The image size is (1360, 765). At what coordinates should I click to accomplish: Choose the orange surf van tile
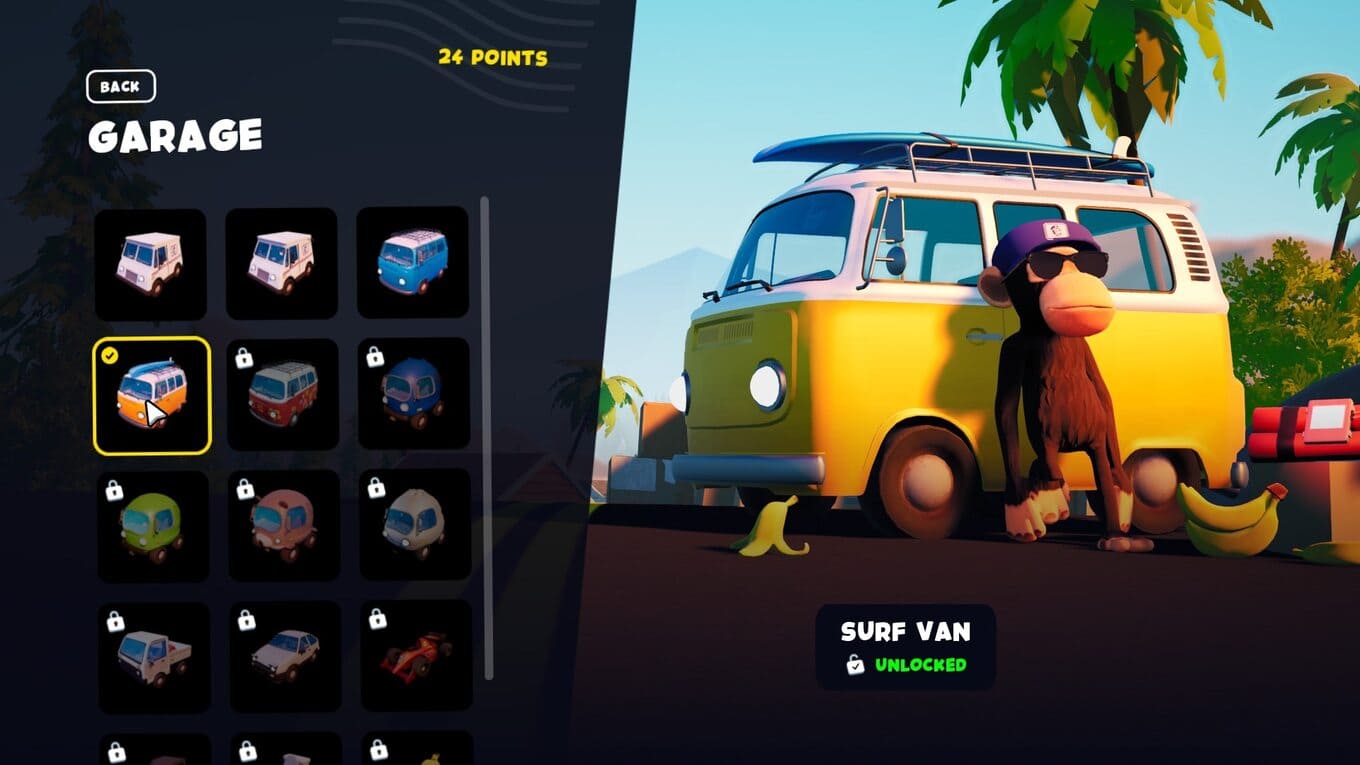click(x=152, y=395)
